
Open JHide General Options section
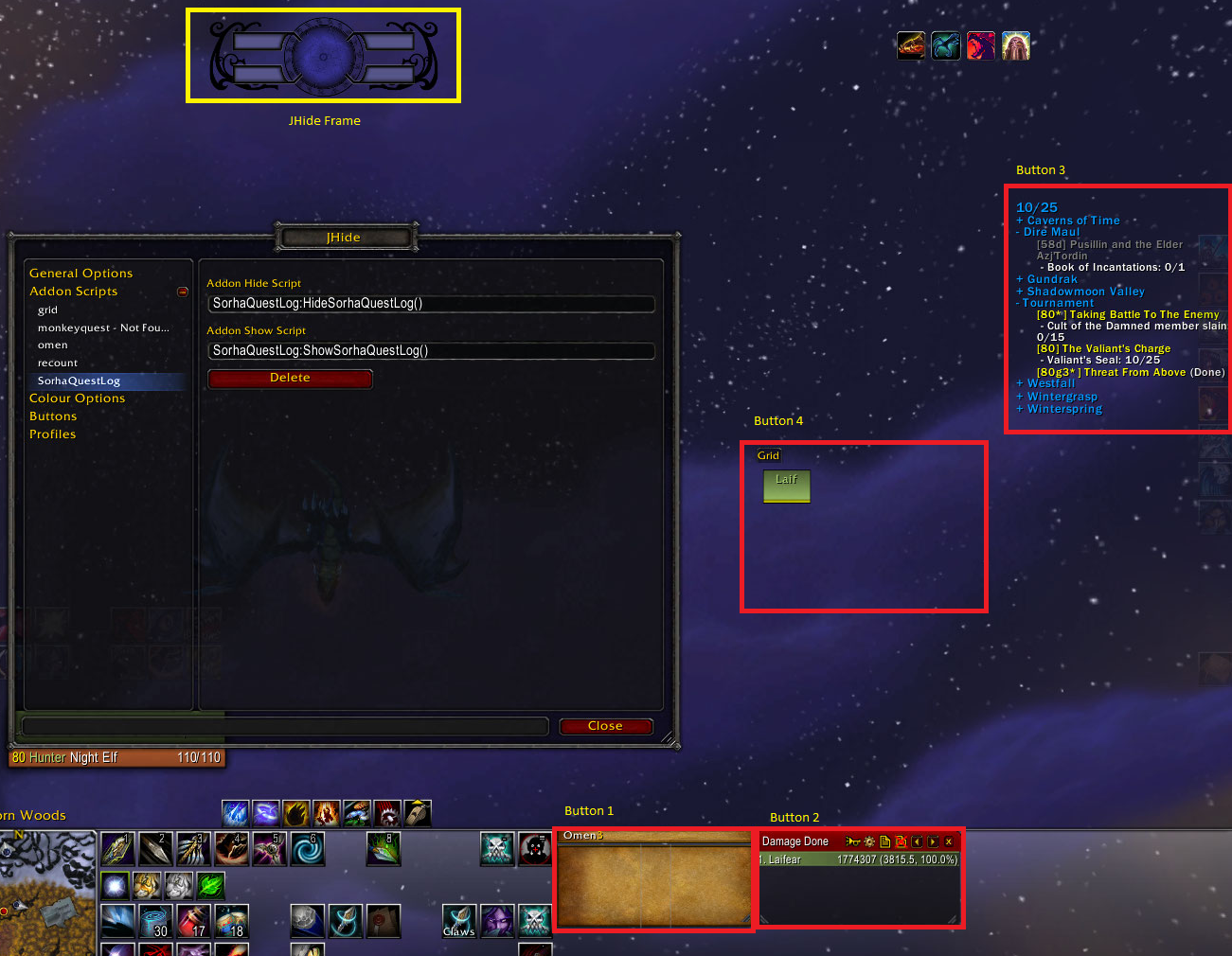(80, 274)
